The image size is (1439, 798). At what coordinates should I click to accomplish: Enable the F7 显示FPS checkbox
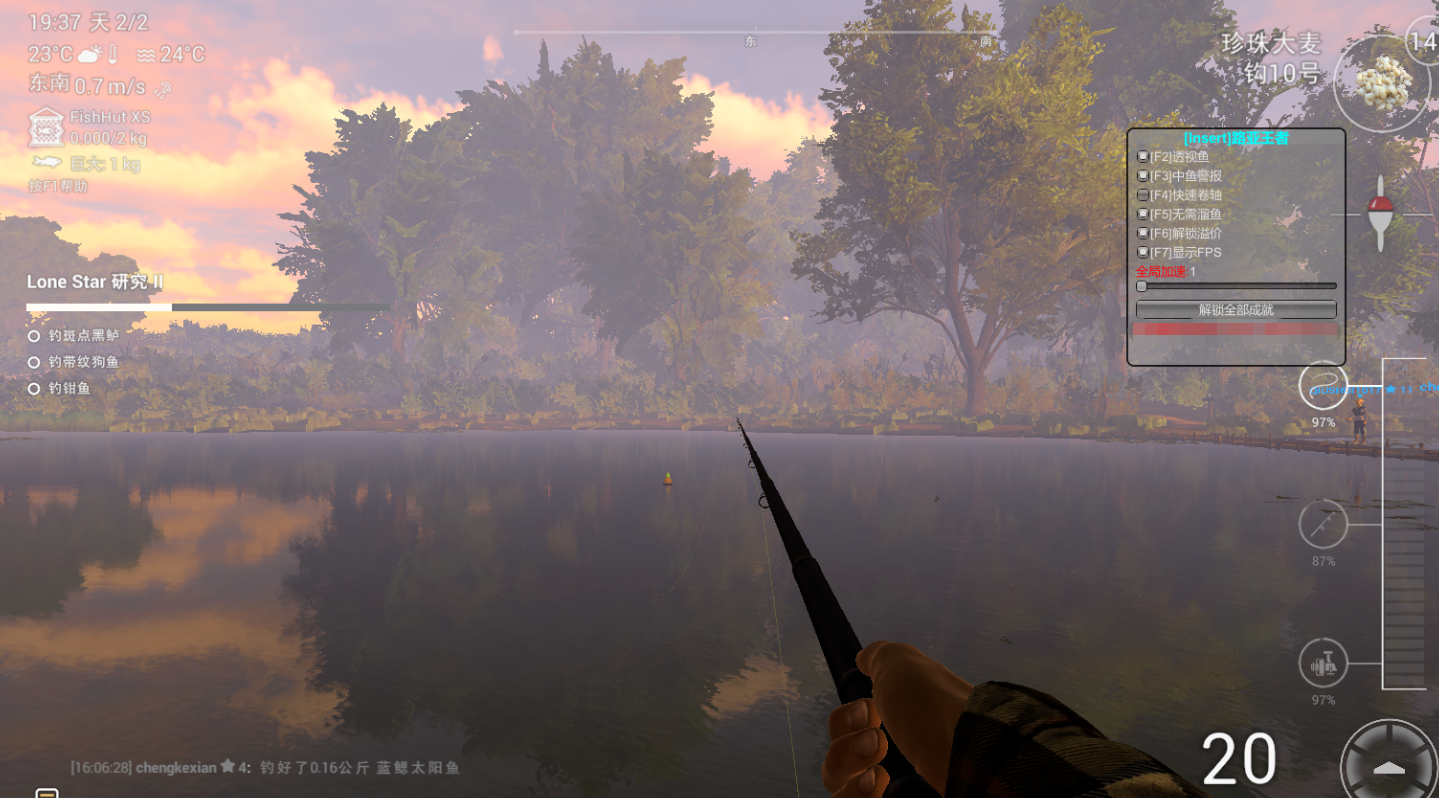[1143, 252]
